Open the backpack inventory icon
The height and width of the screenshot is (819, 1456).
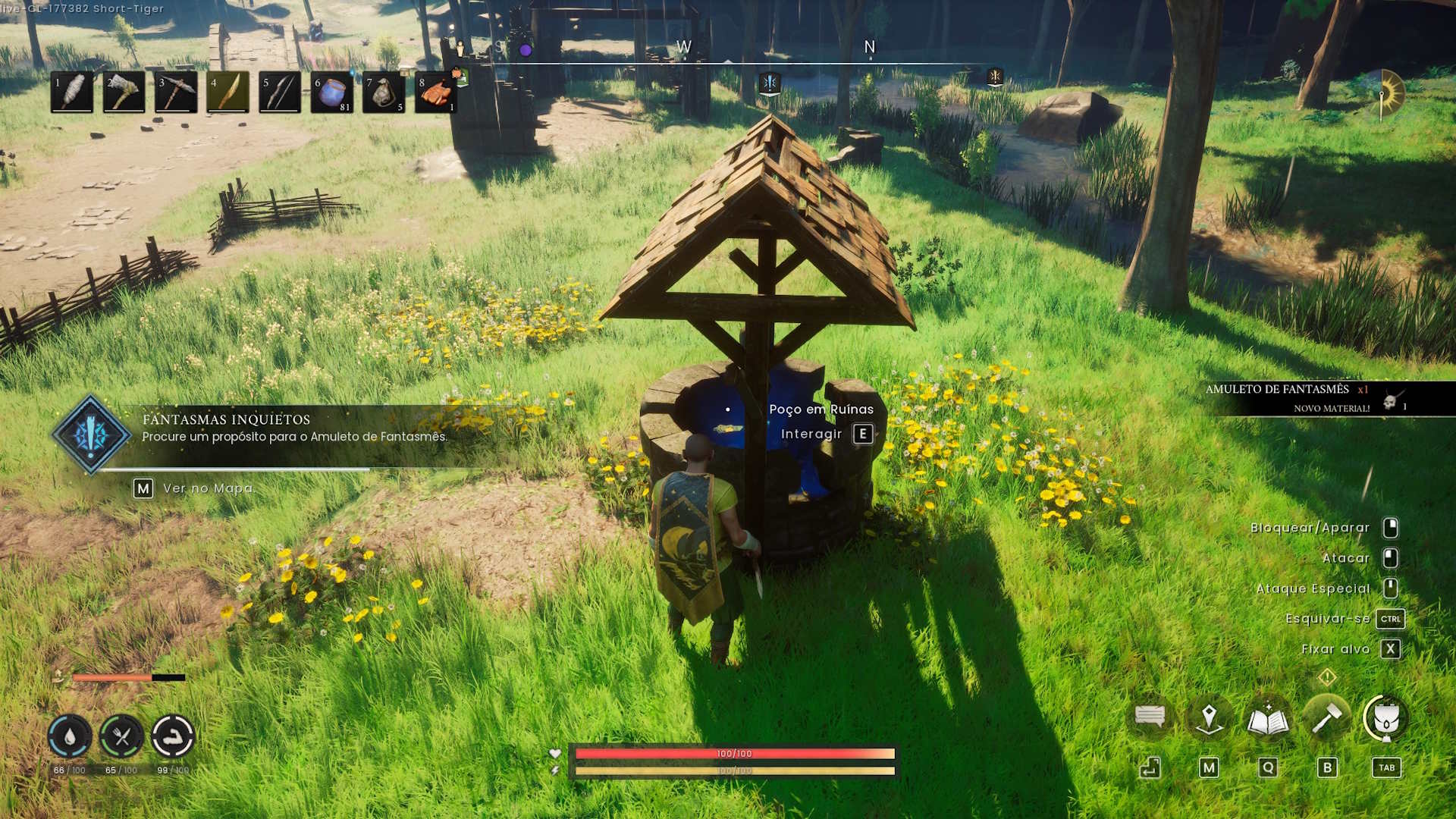[1386, 718]
